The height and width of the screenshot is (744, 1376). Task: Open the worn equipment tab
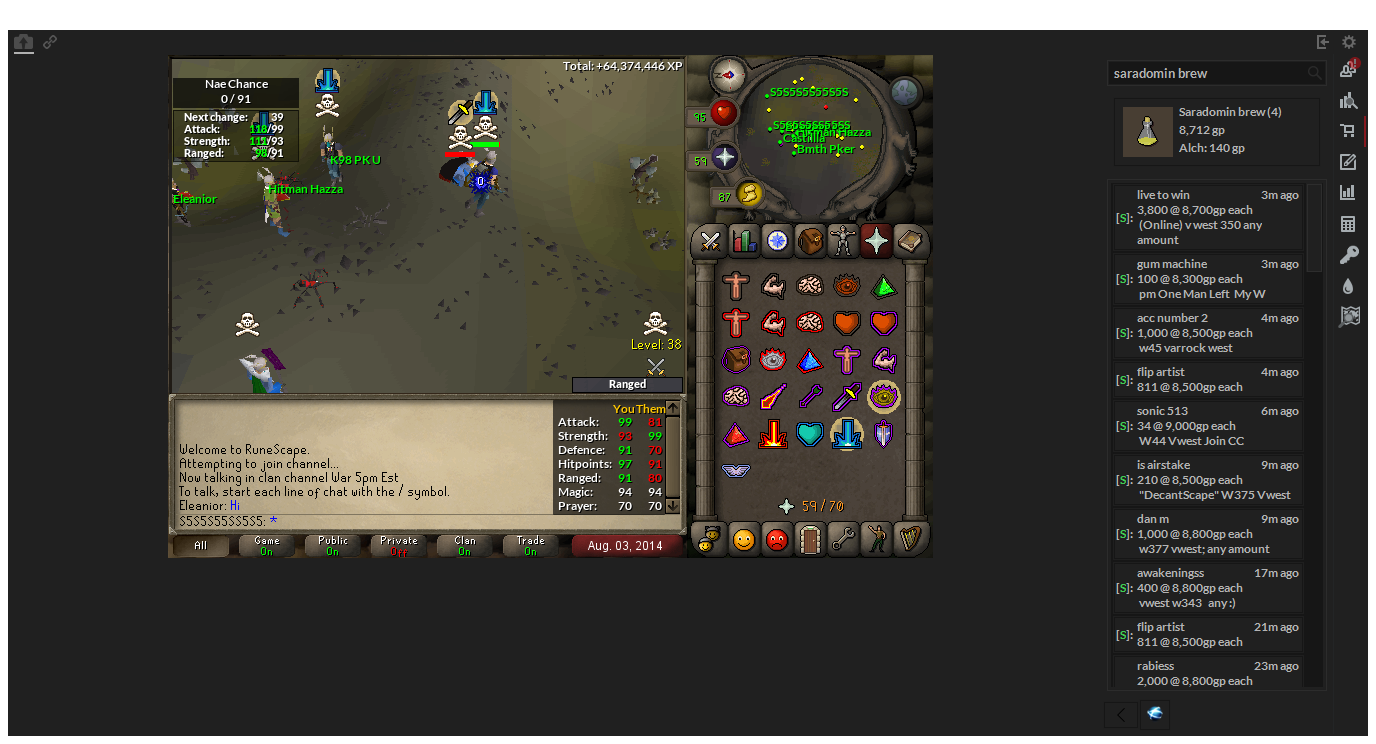click(x=842, y=241)
